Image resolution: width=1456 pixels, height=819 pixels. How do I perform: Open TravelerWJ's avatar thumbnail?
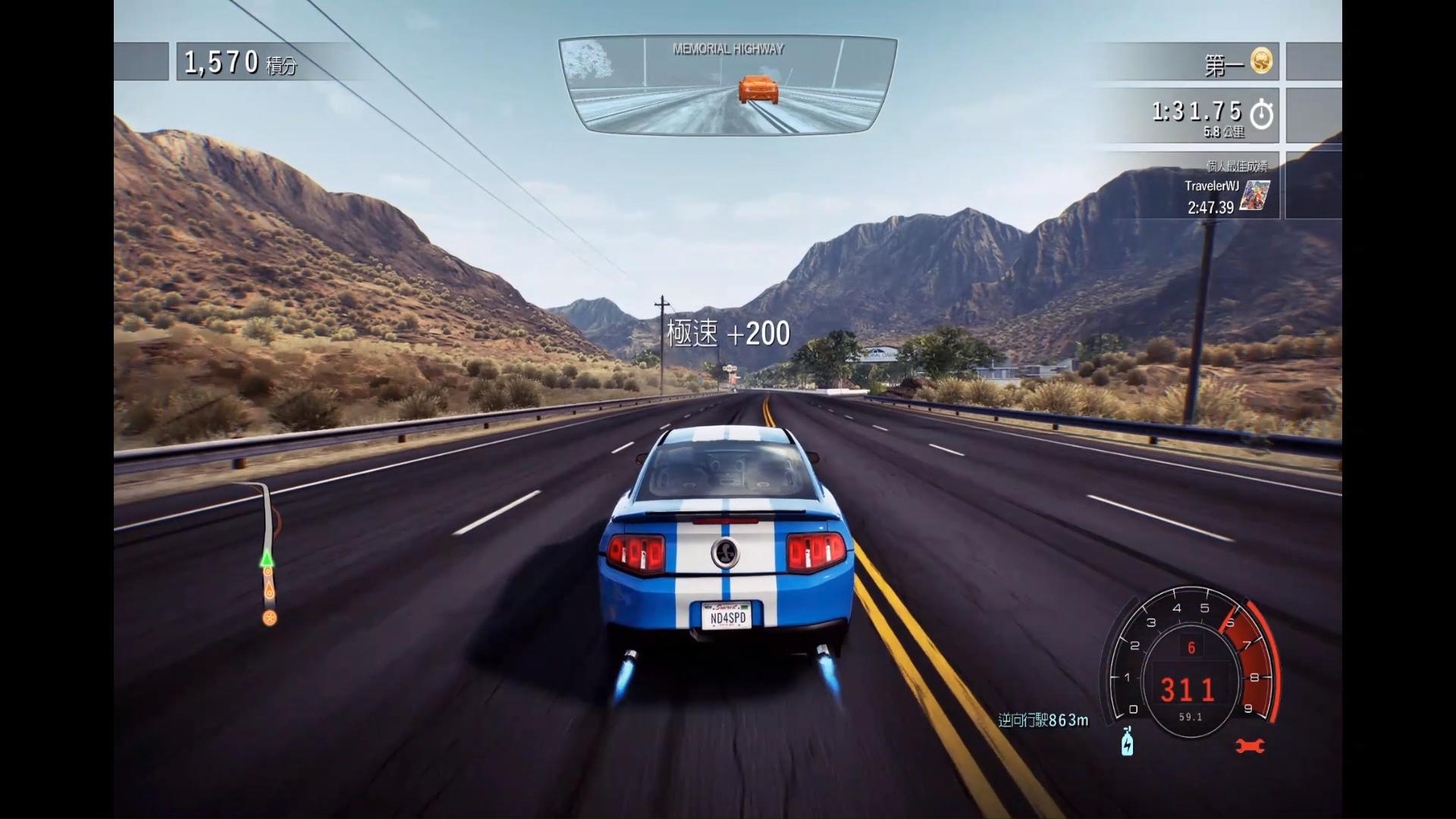pos(1254,195)
